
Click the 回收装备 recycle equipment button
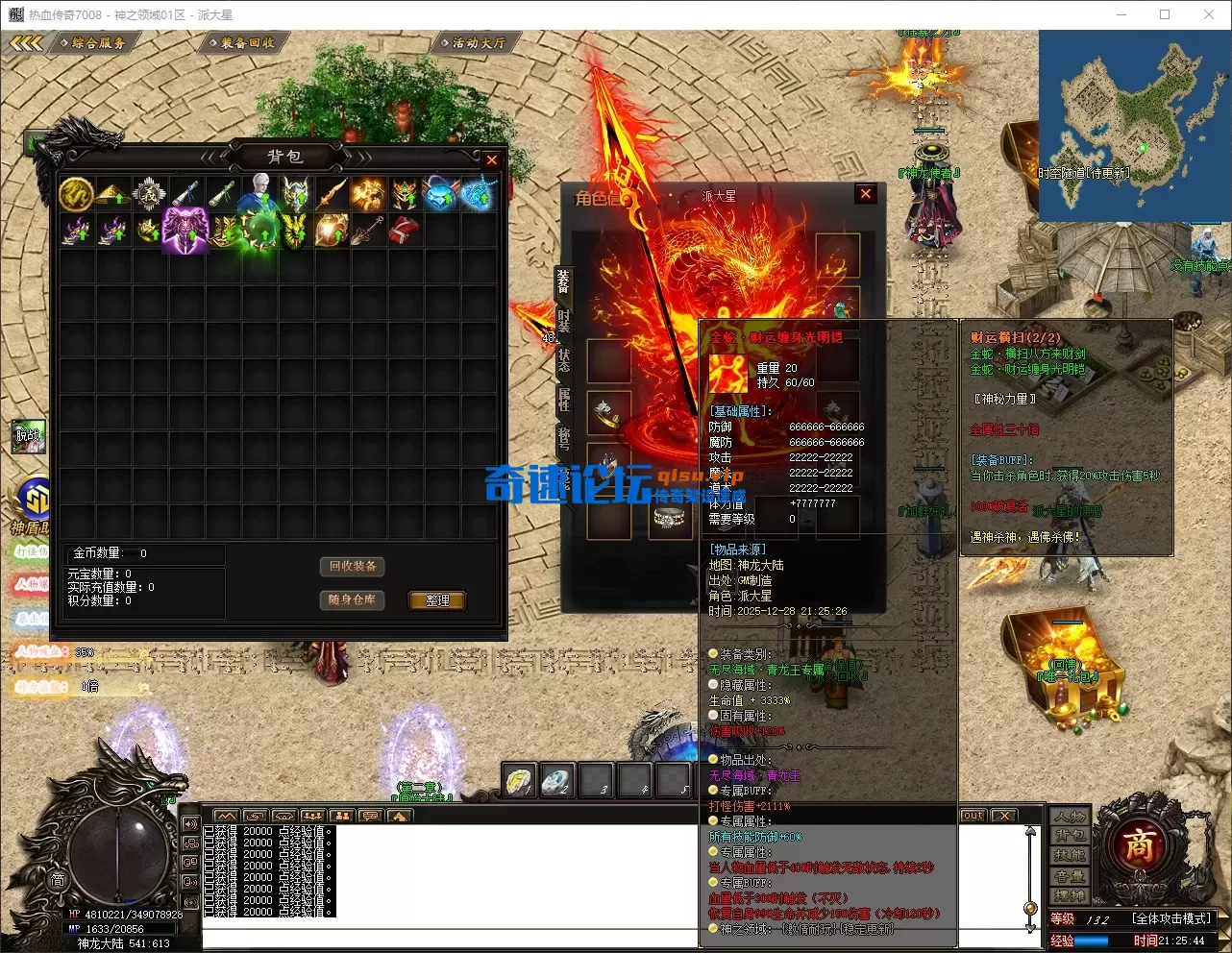[x=353, y=567]
